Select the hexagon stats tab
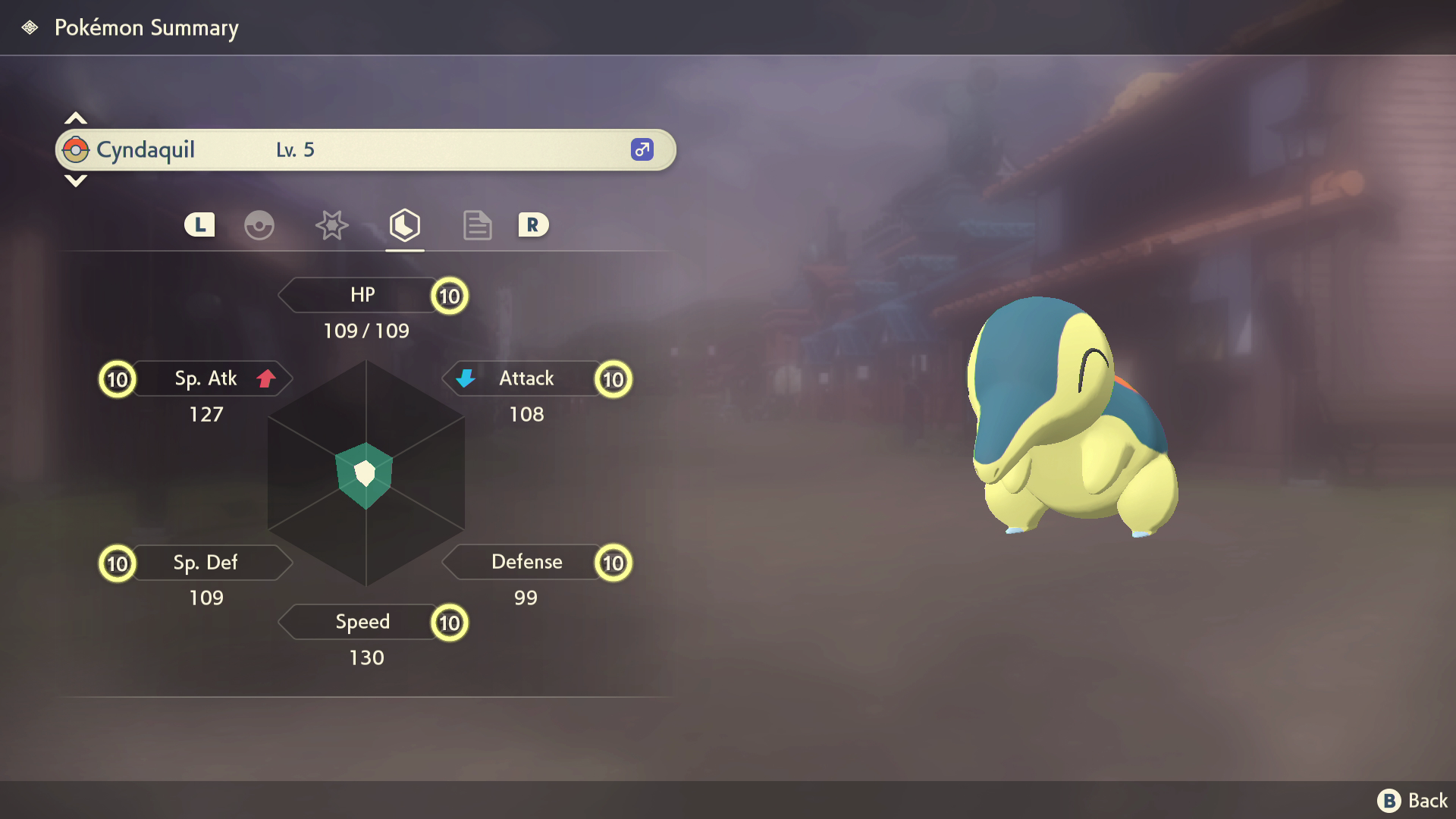 [x=404, y=225]
